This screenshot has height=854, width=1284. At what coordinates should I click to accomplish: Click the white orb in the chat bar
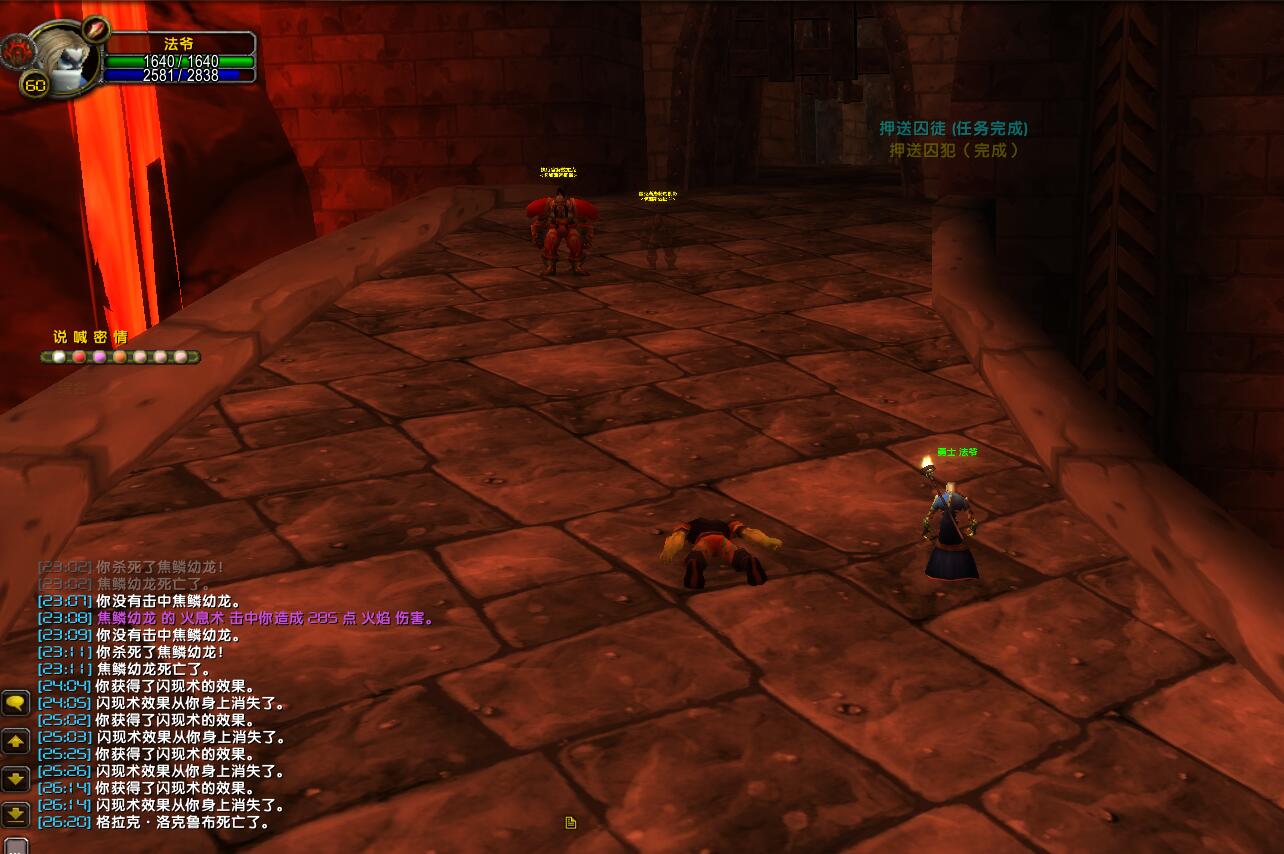[59, 357]
